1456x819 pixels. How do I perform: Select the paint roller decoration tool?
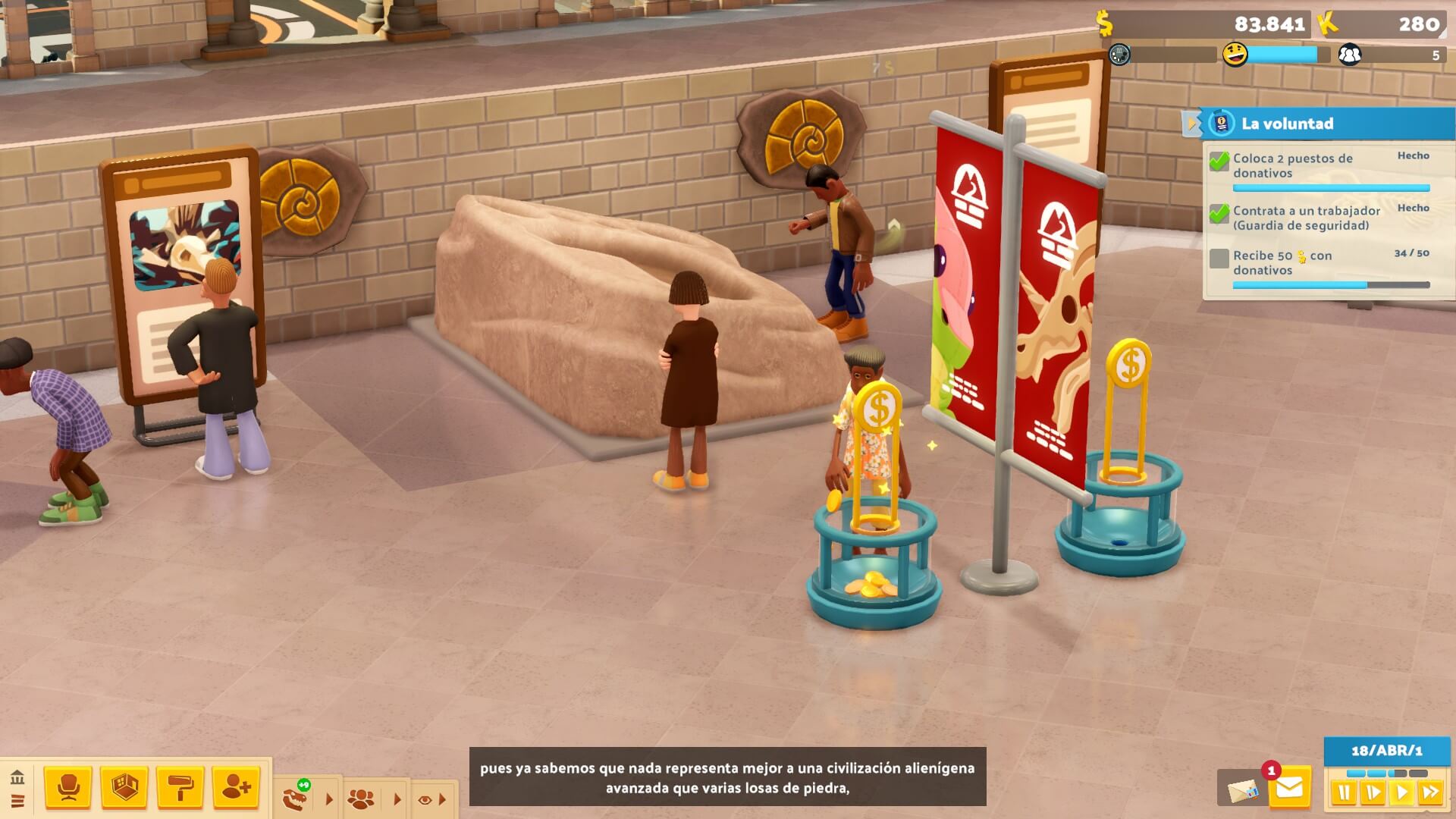click(180, 789)
